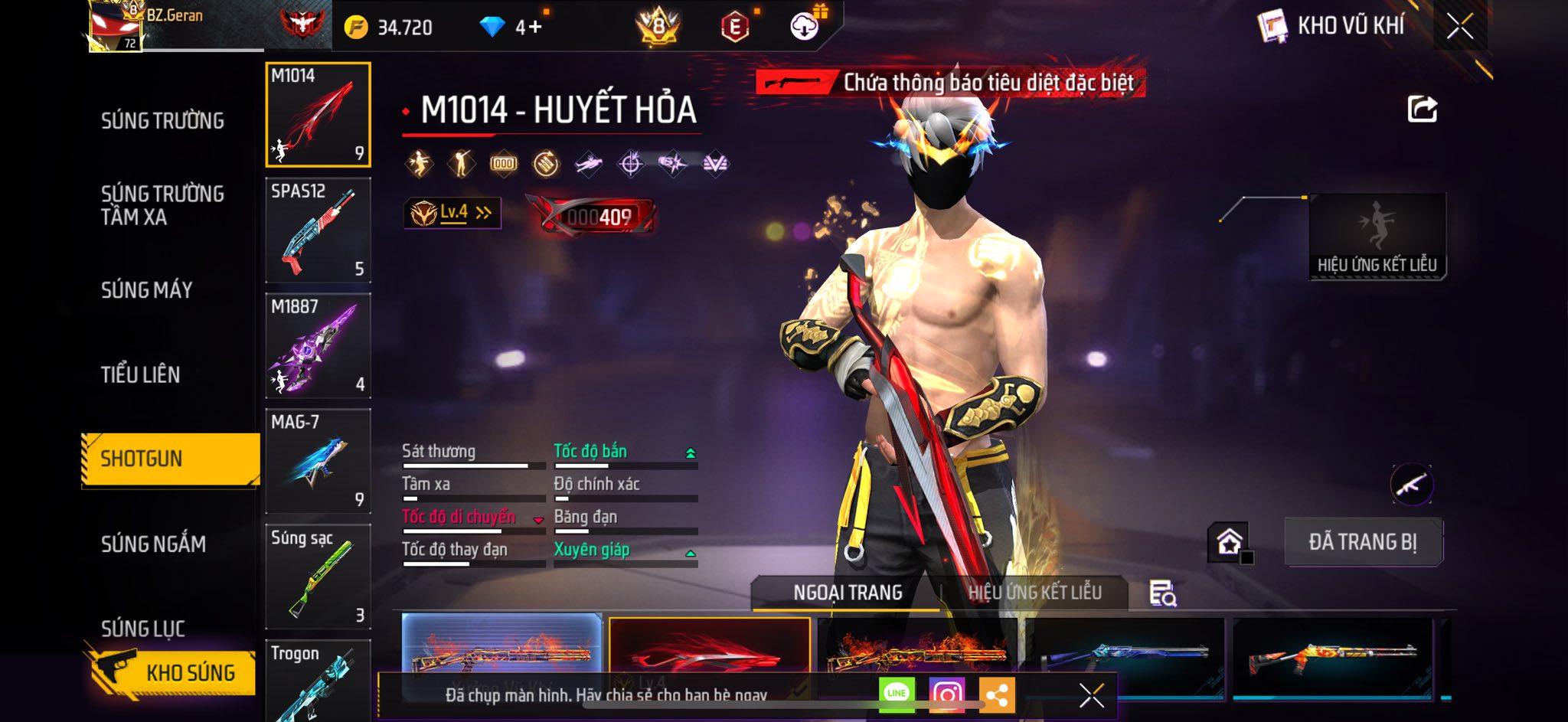Share the weapon skin with share icon
1568x722 pixels.
(1422, 109)
